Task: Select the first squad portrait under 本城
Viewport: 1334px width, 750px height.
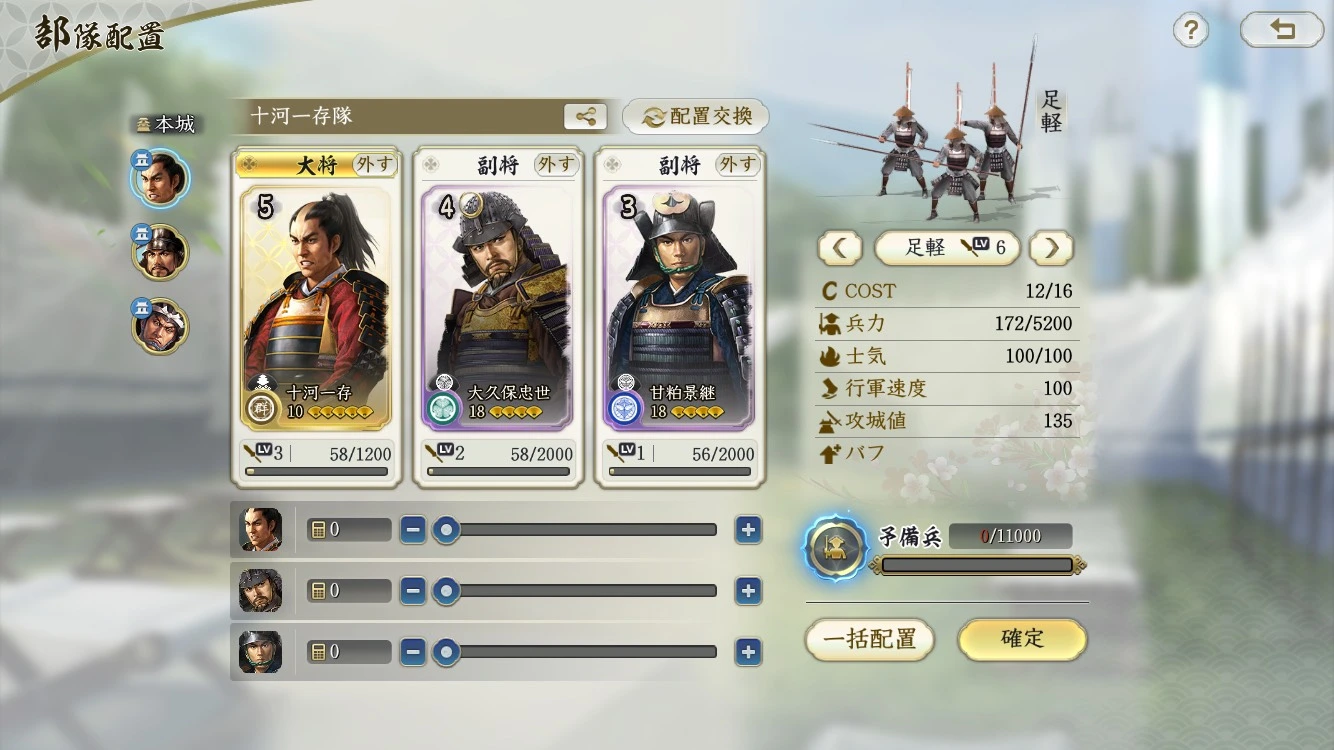Action: pyautogui.click(x=159, y=178)
